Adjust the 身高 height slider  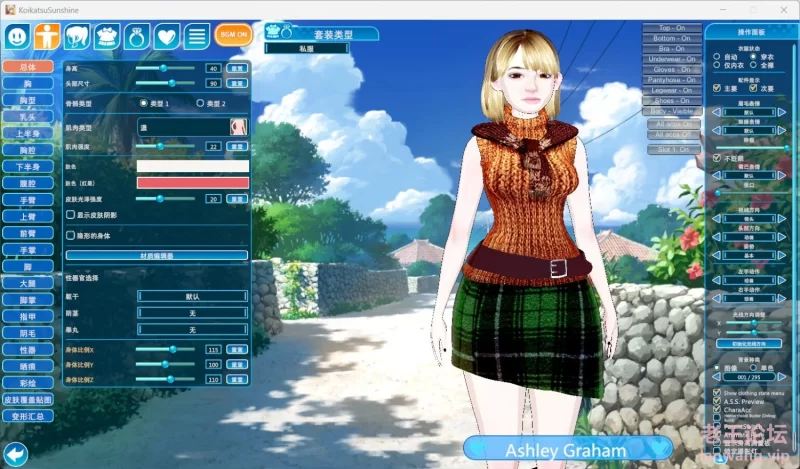[x=165, y=68]
